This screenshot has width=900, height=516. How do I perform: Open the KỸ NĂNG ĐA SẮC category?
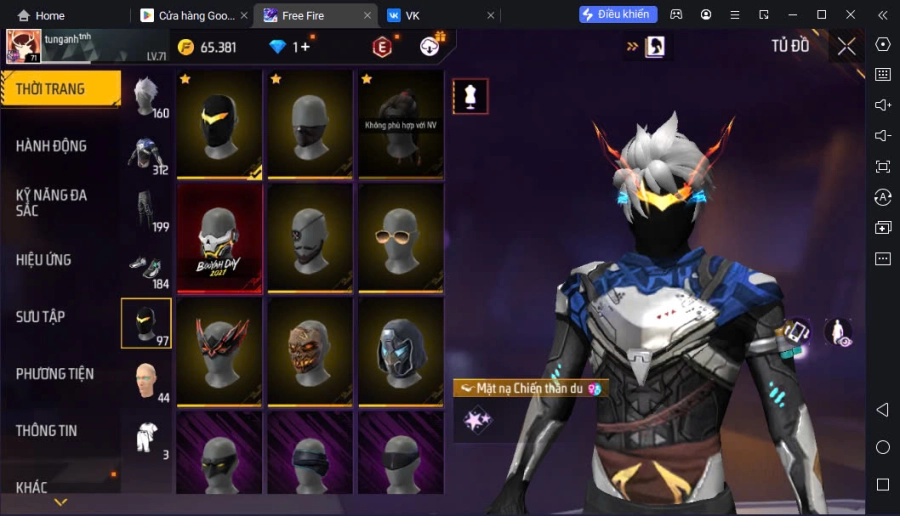tap(60, 202)
